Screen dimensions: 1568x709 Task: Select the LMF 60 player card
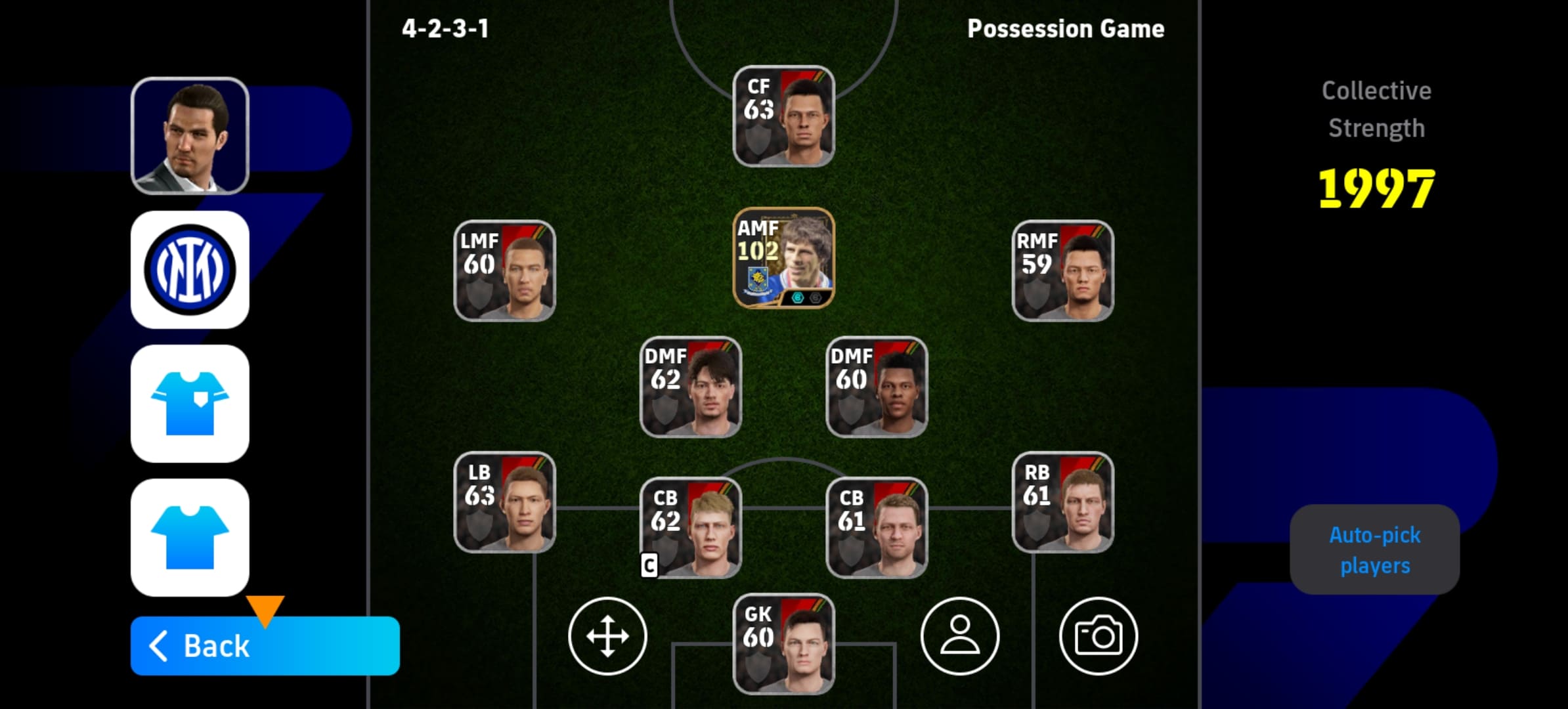(504, 270)
